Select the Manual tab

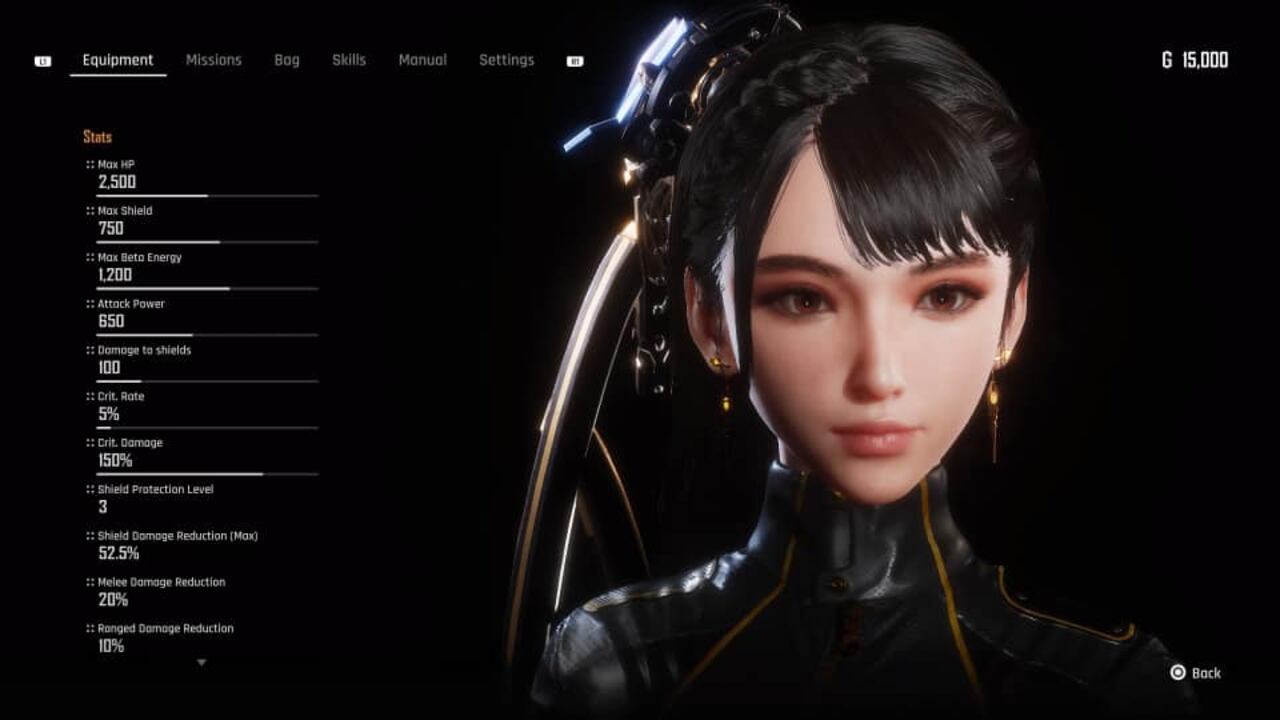click(x=423, y=60)
